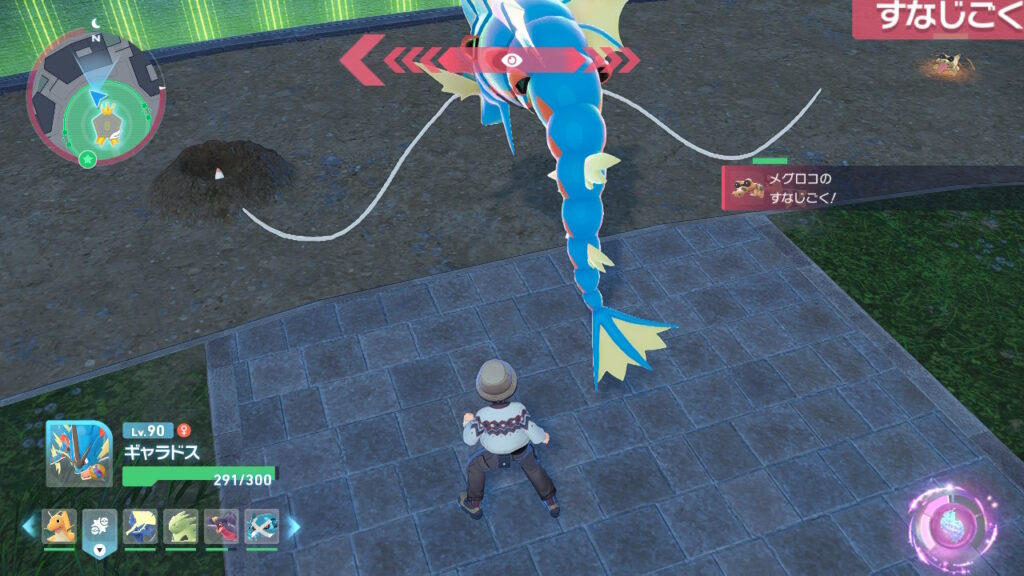Click the left arrow of the party bar

[30, 526]
